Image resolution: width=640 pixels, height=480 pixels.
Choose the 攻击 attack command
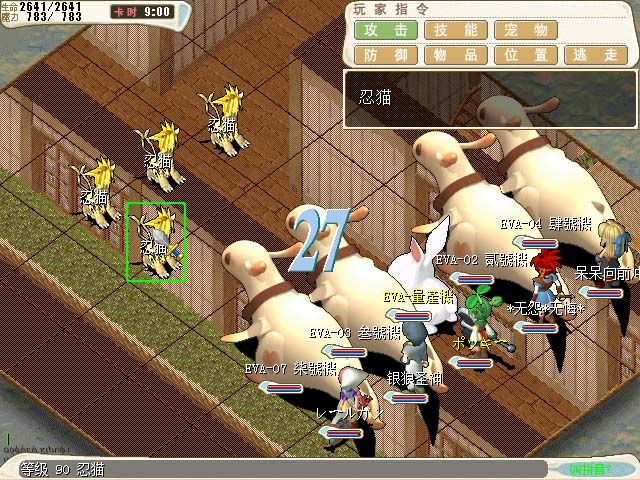385,30
